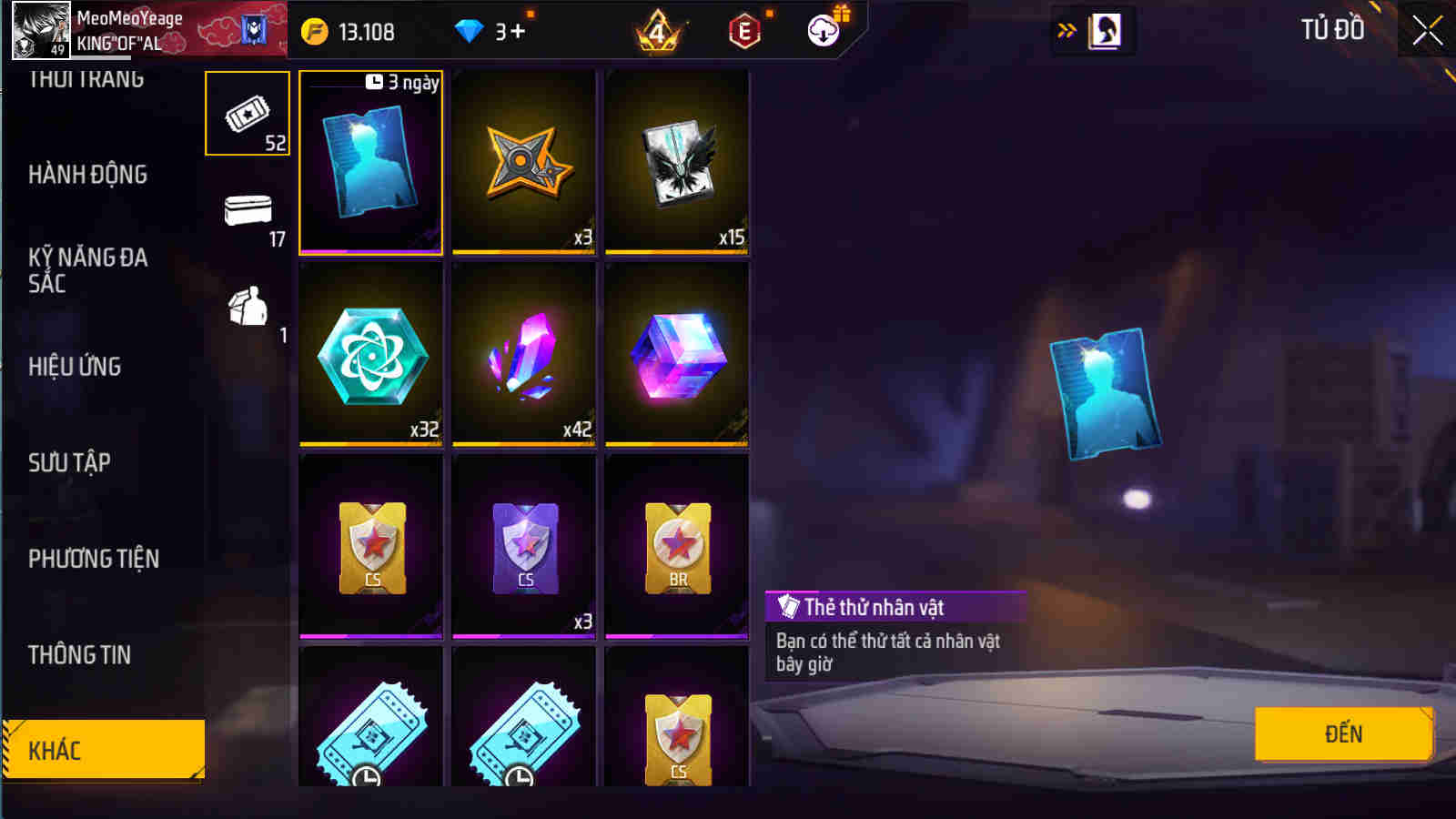This screenshot has height=819, width=1456.
Task: Click the gold coins balance icon
Action: tap(314, 31)
